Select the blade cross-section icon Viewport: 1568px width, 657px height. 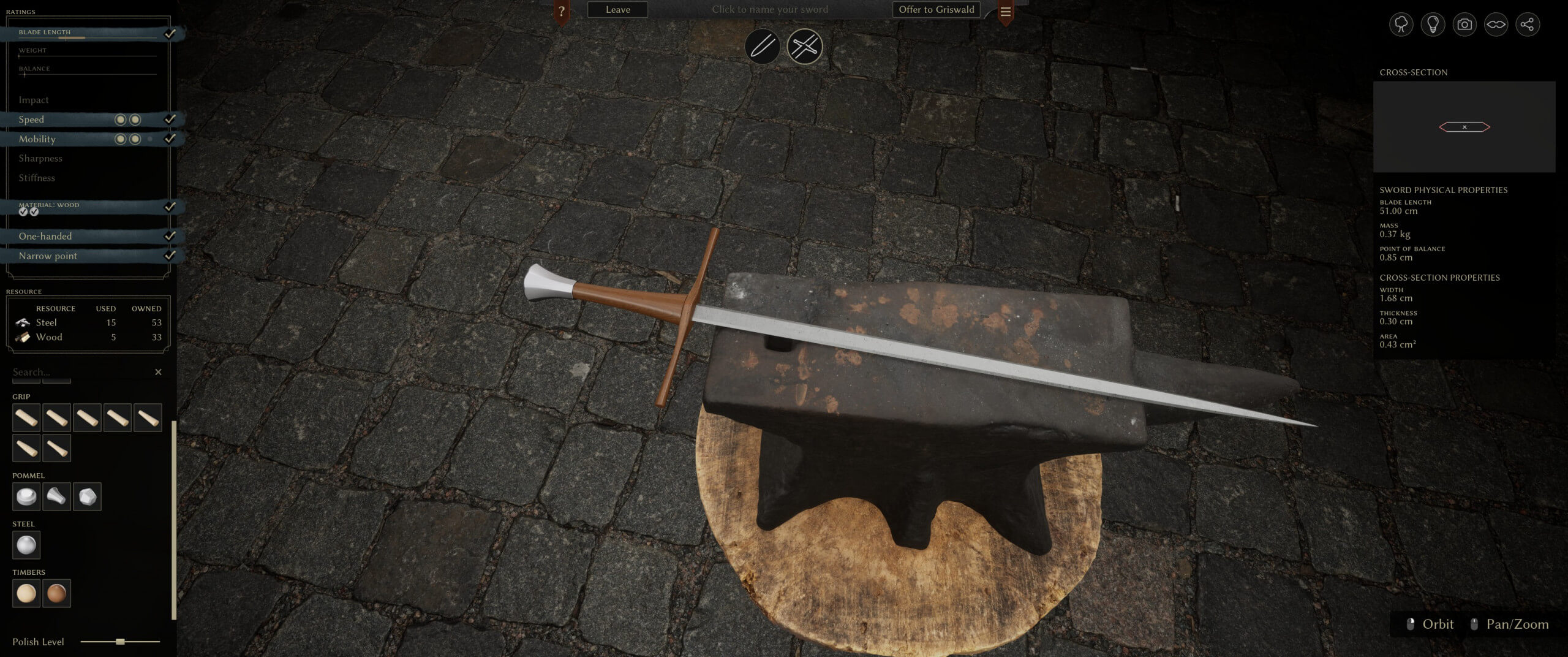click(1496, 24)
